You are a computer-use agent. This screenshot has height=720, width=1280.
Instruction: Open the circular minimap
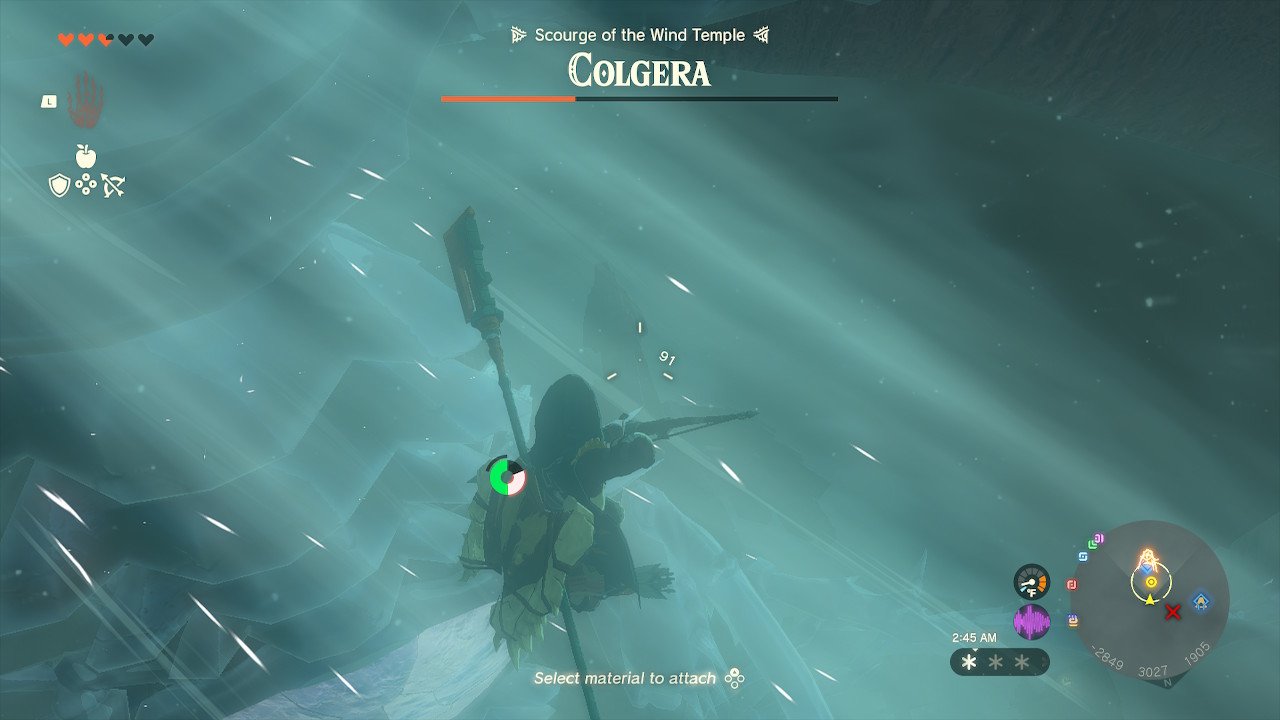coord(1150,600)
